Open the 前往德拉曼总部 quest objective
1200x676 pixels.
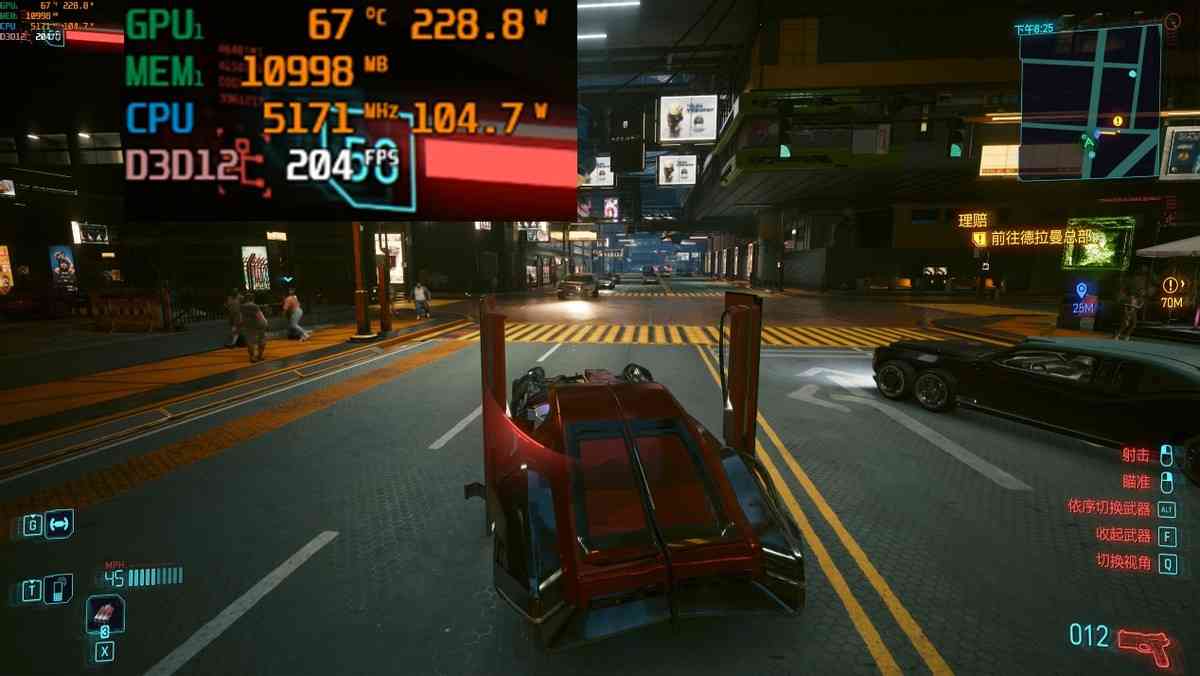(1040, 238)
